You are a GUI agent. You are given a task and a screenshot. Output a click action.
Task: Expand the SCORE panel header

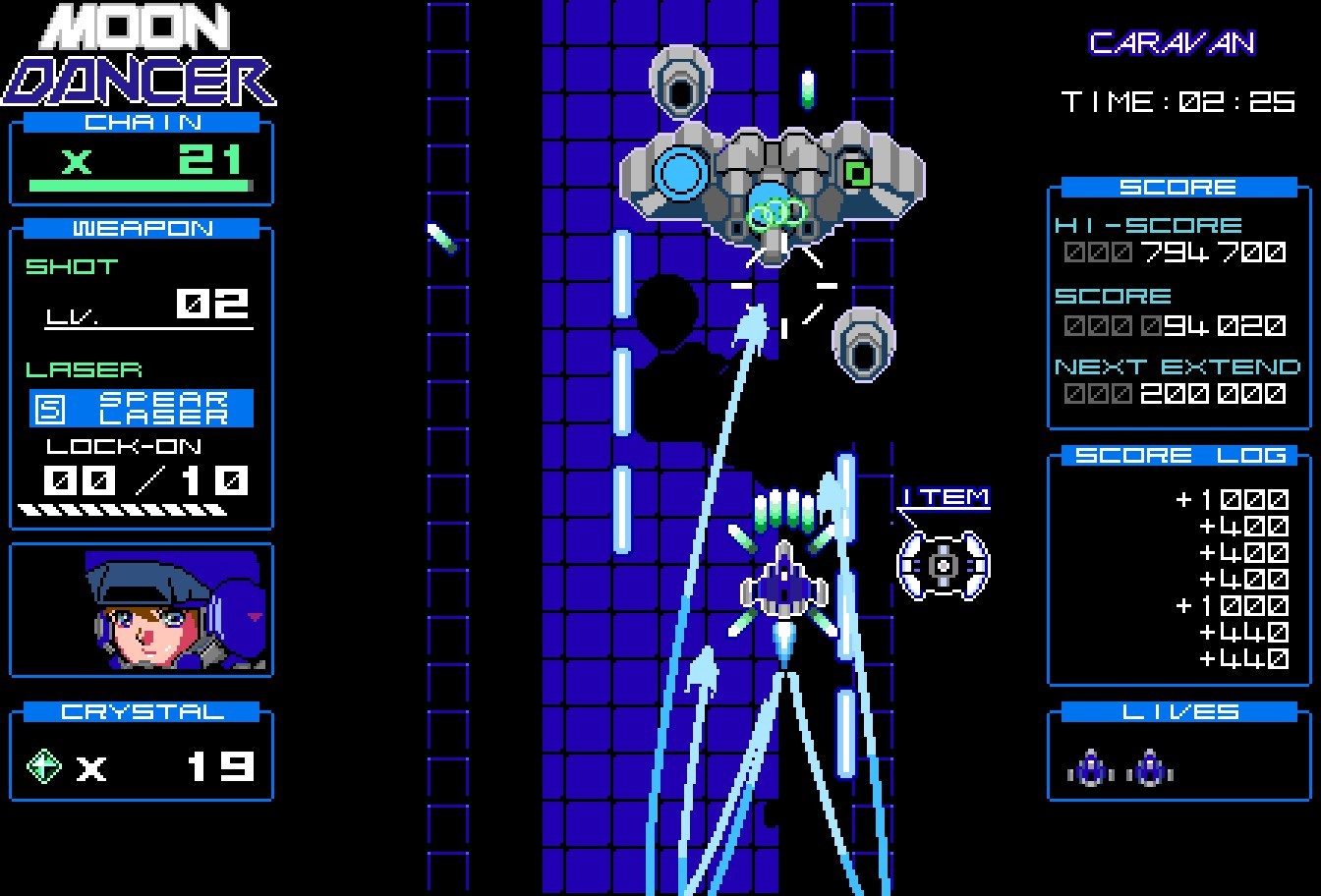click(x=1178, y=186)
